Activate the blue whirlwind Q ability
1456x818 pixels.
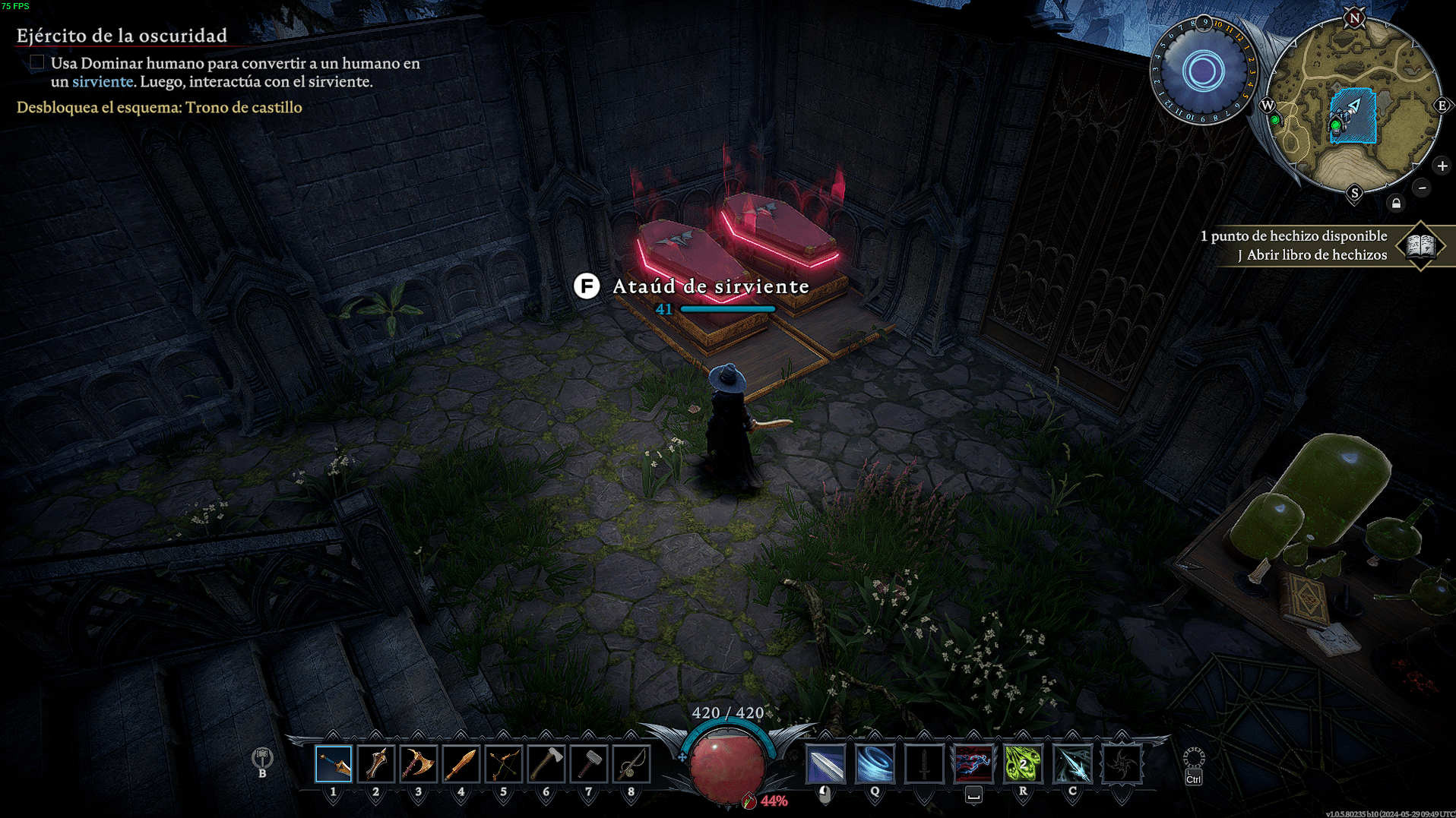pos(875,764)
